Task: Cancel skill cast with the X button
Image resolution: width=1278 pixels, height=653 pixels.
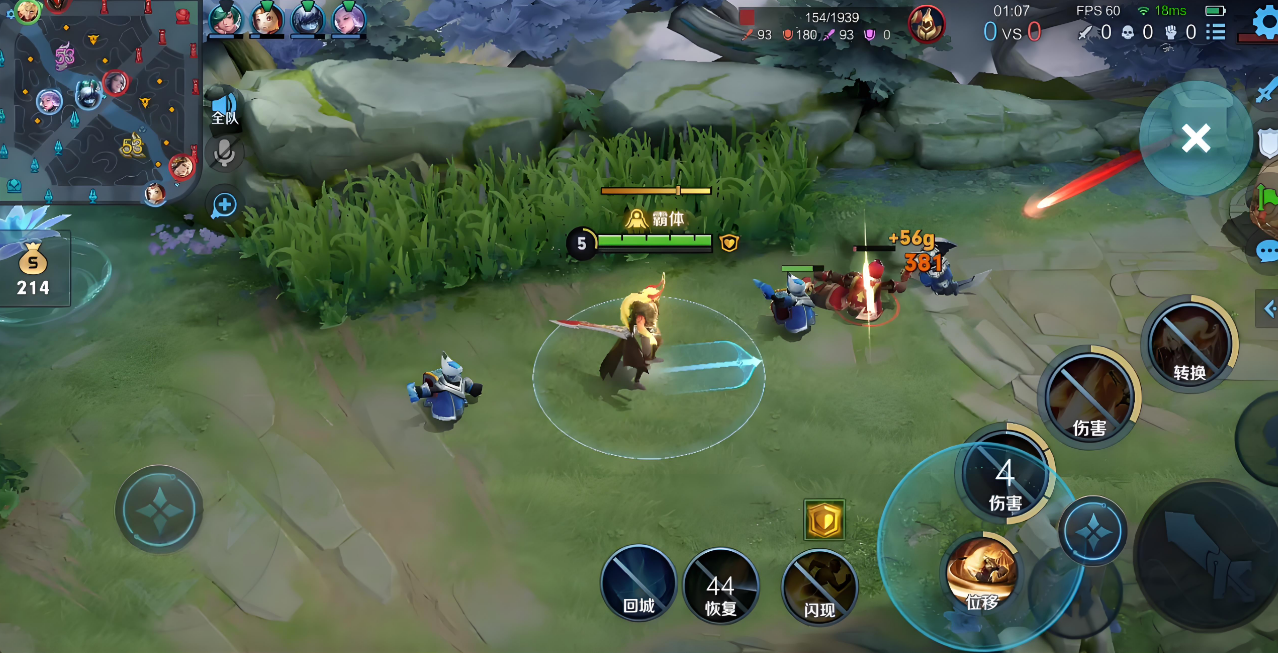Action: (1195, 138)
